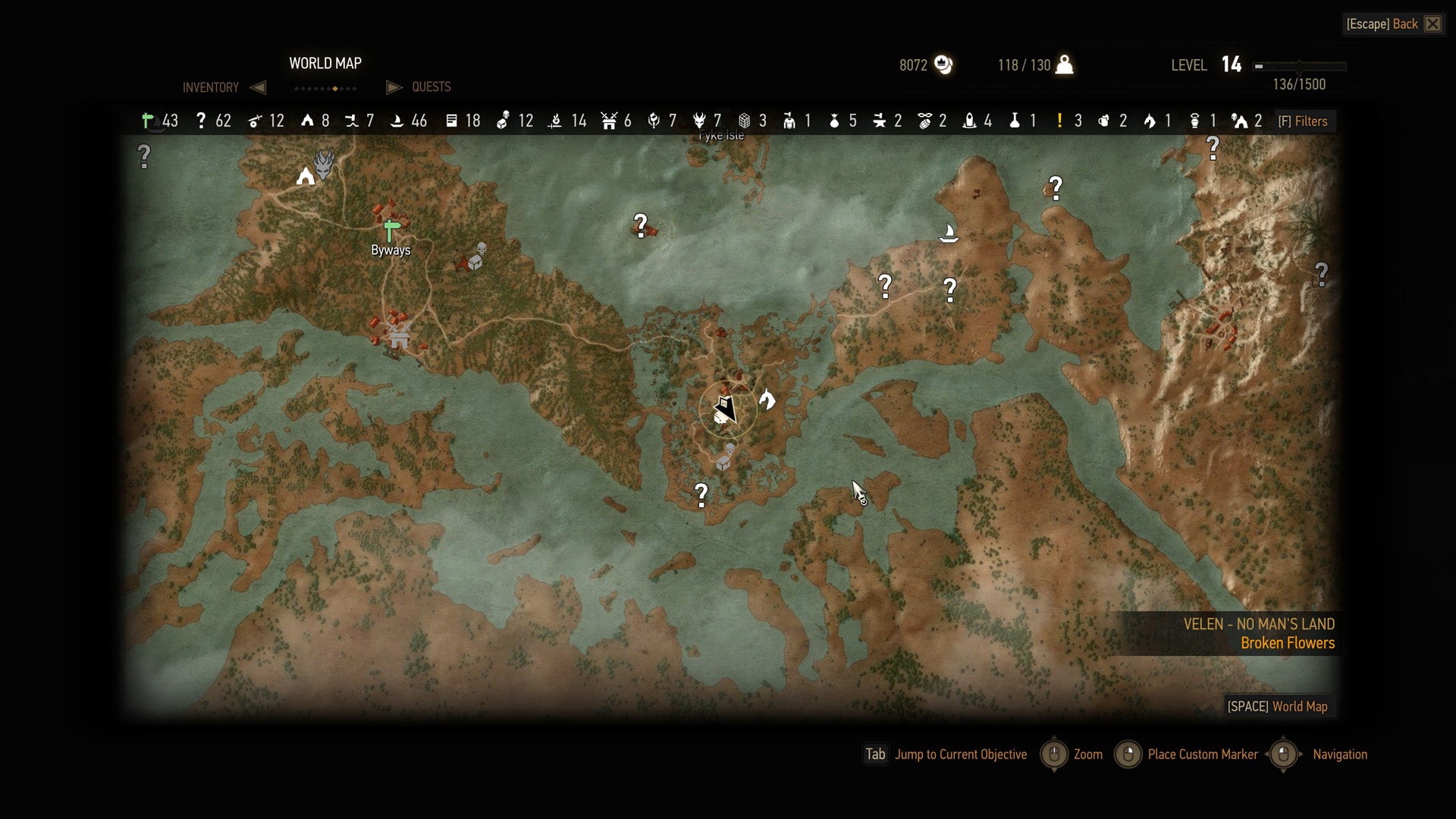Click the alchemy flask herbalist filter icon
Image resolution: width=1456 pixels, height=819 pixels.
coord(1013,121)
